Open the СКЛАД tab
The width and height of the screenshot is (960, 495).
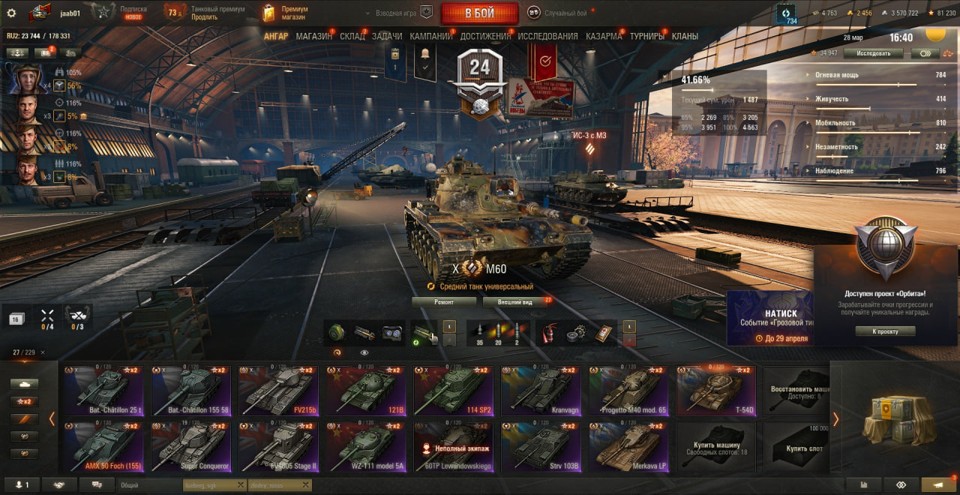353,36
